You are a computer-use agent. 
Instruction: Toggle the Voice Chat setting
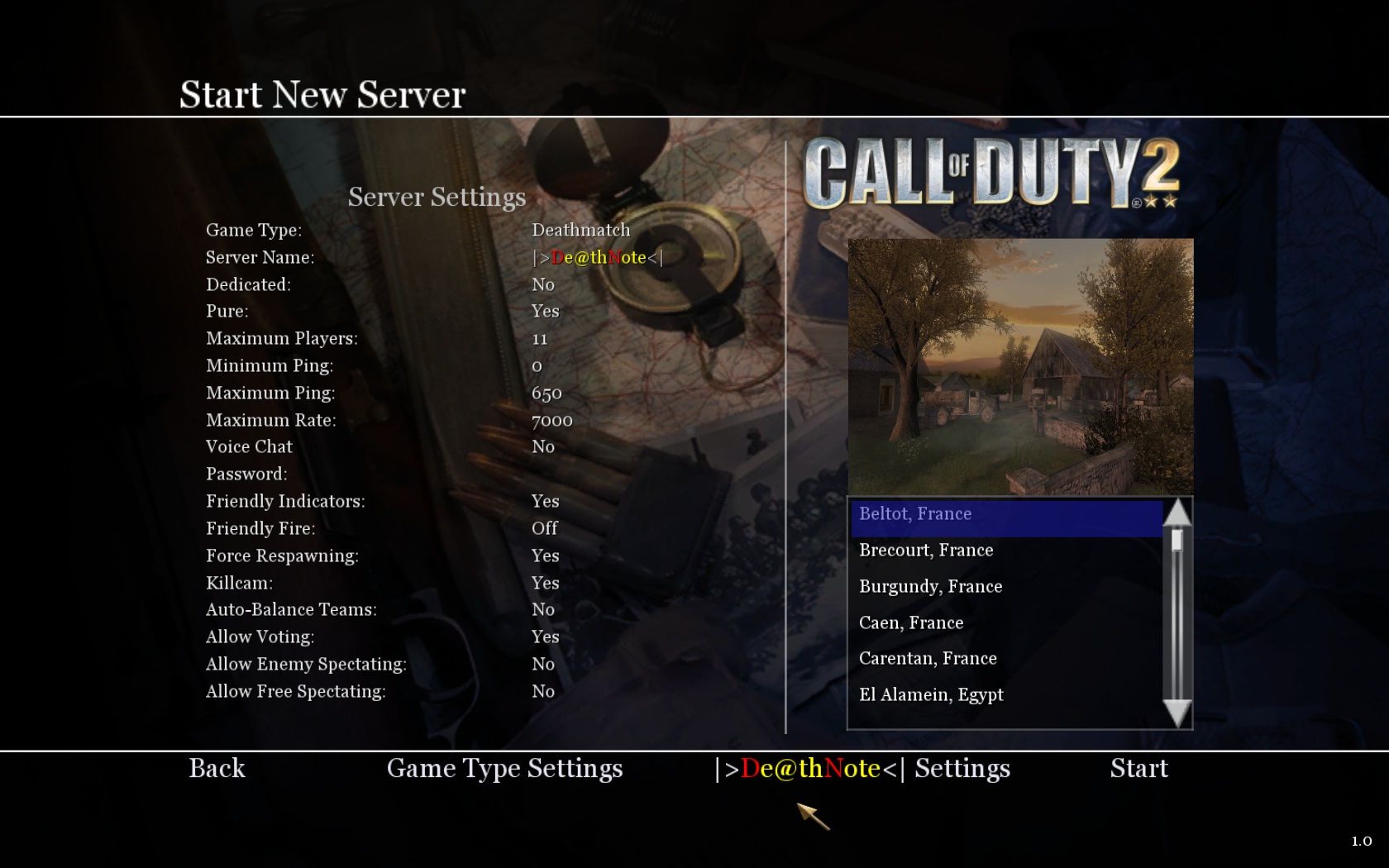(x=543, y=446)
